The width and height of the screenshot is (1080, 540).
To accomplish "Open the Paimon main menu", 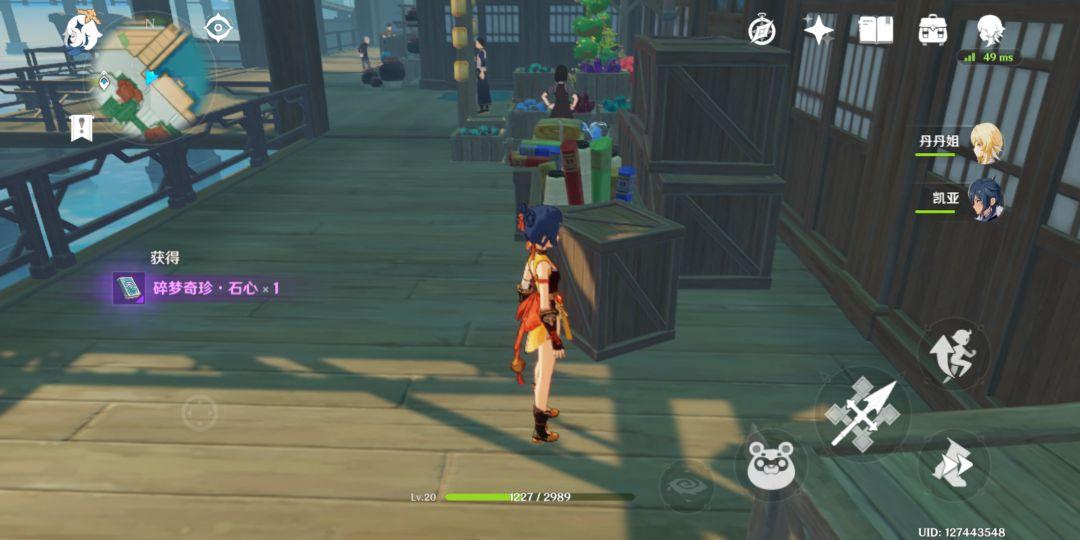I will click(x=81, y=31).
